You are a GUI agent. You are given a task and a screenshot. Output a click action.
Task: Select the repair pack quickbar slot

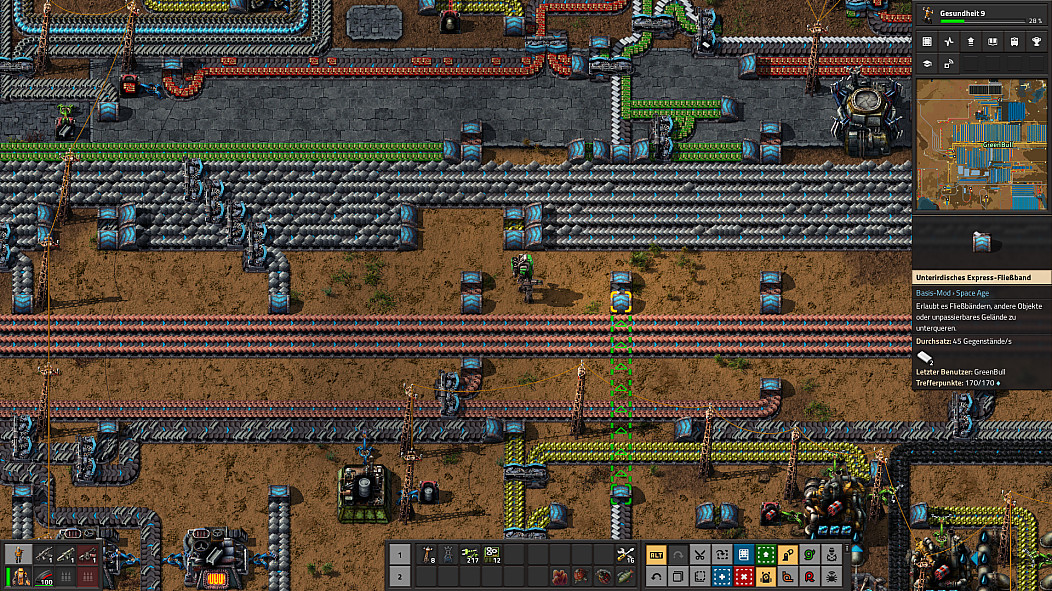point(626,554)
